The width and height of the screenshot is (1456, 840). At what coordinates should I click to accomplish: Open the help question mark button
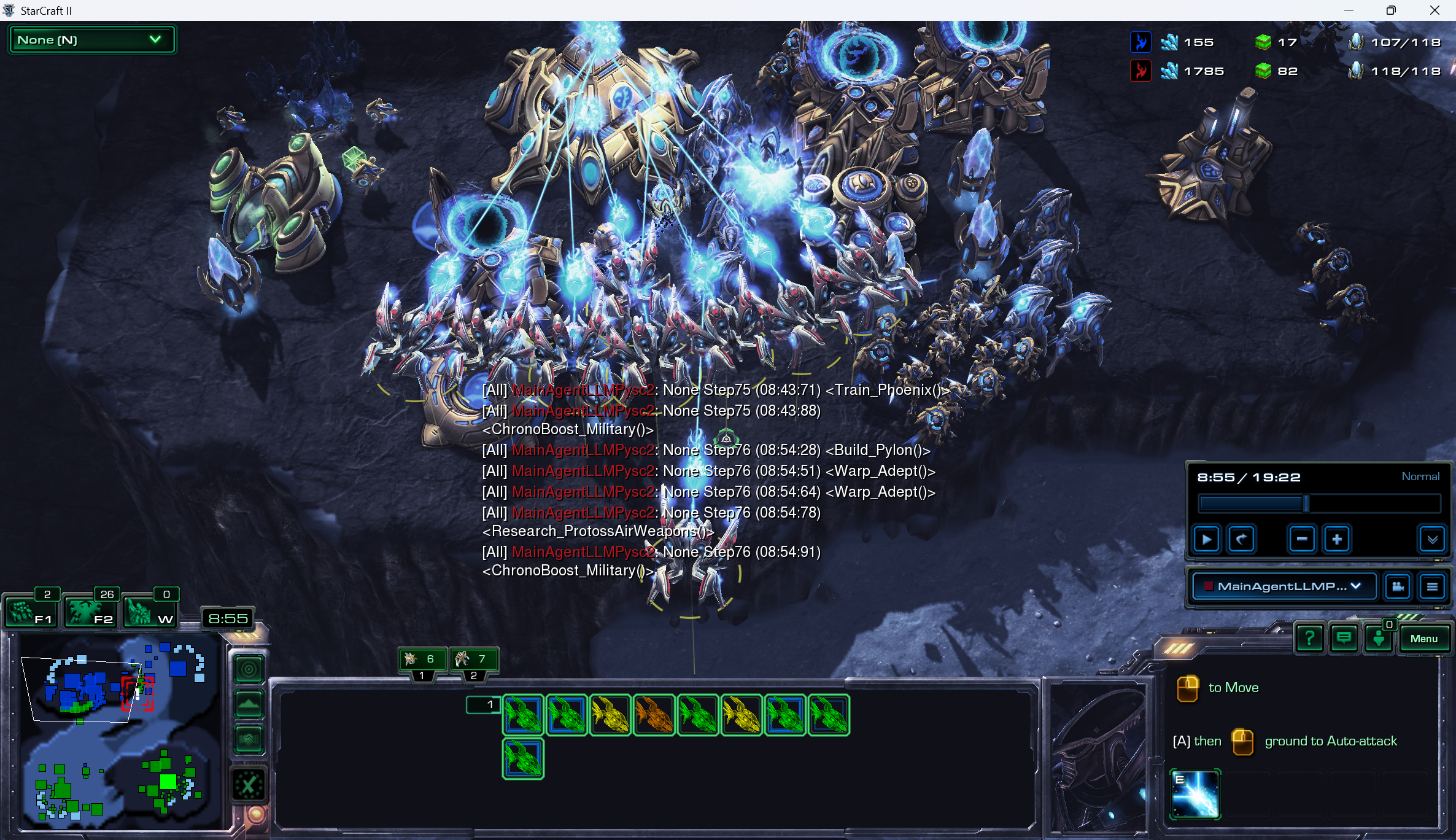pos(1309,639)
